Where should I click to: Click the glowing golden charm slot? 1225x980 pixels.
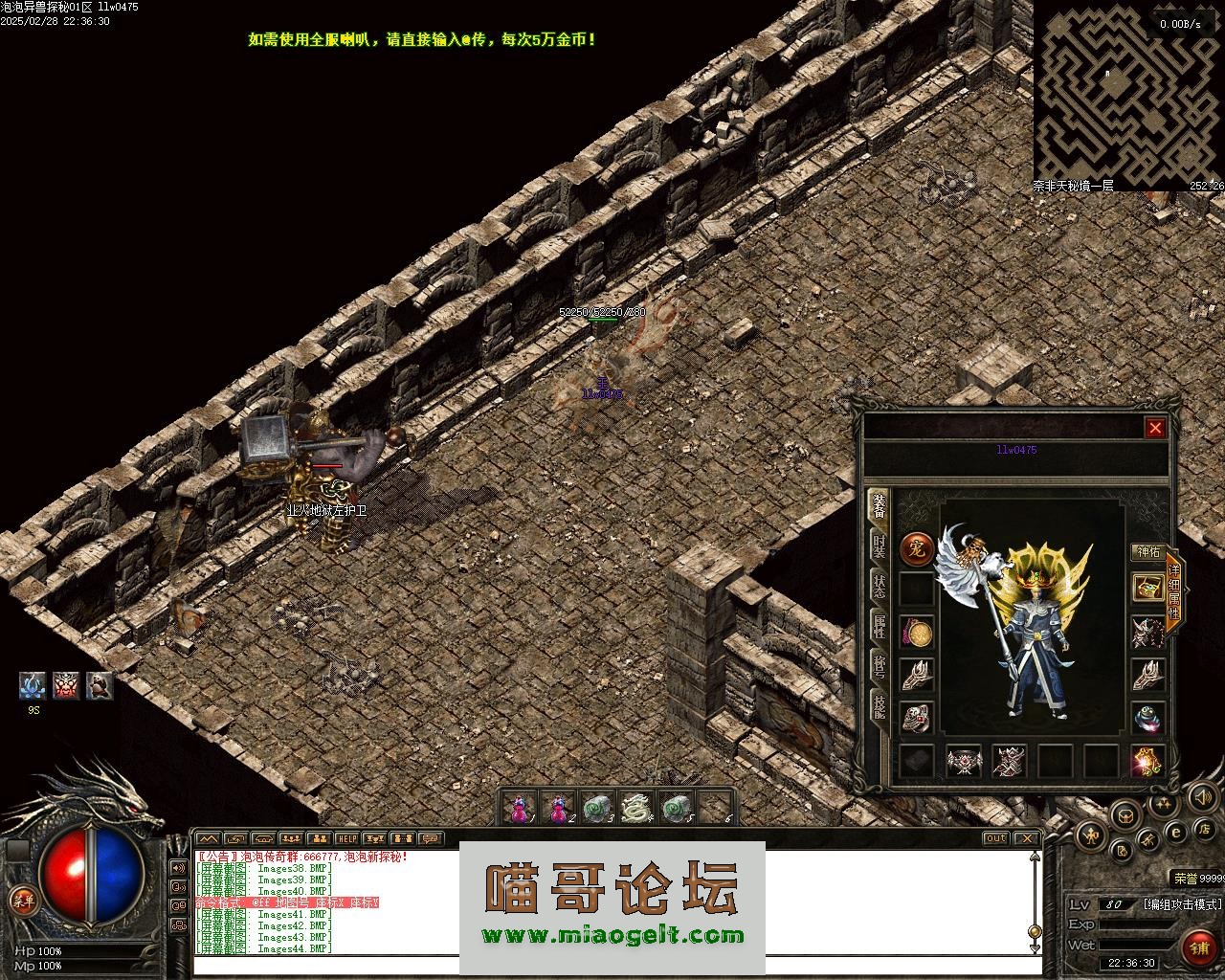[1147, 762]
